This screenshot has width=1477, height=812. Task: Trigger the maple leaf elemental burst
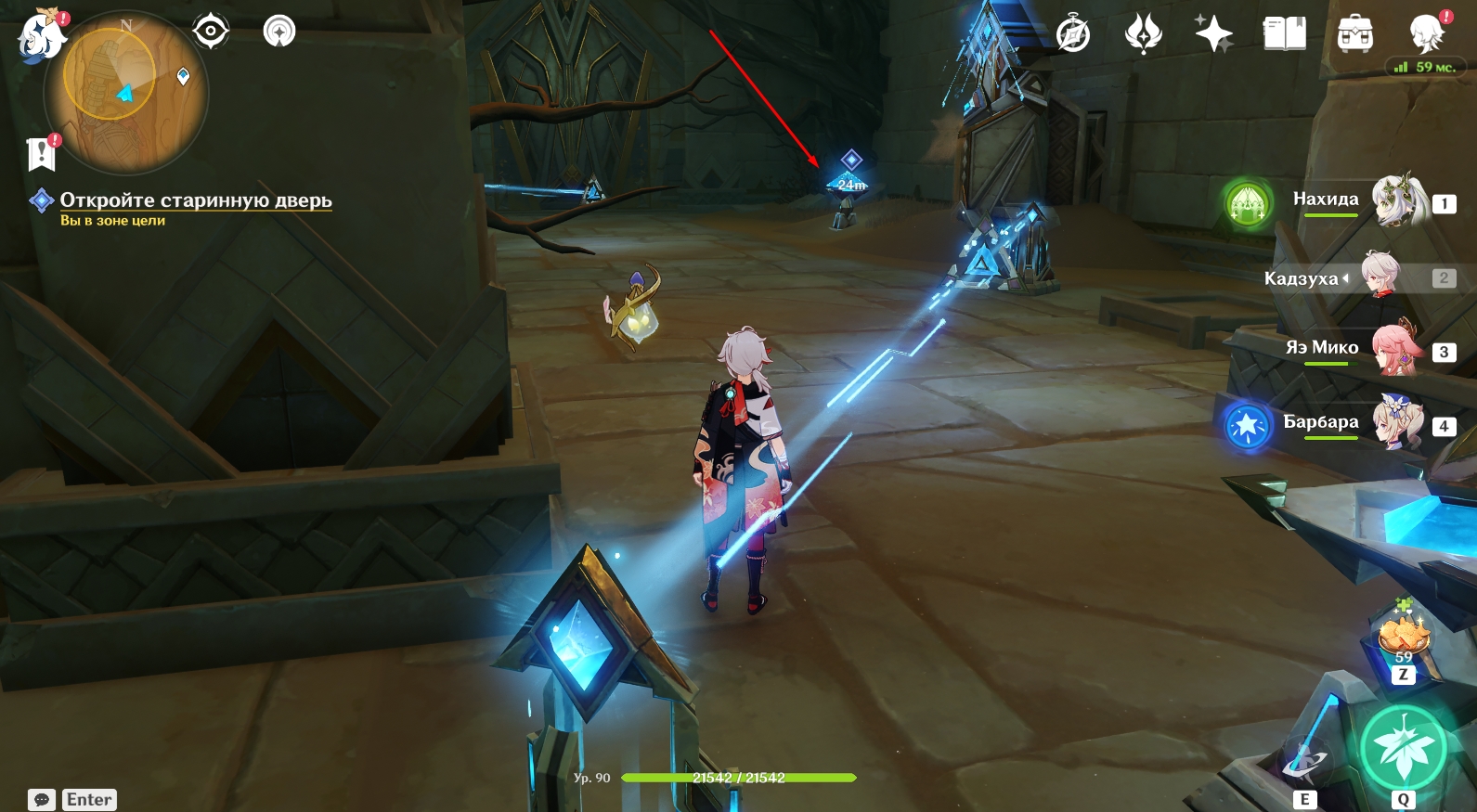(x=1404, y=749)
